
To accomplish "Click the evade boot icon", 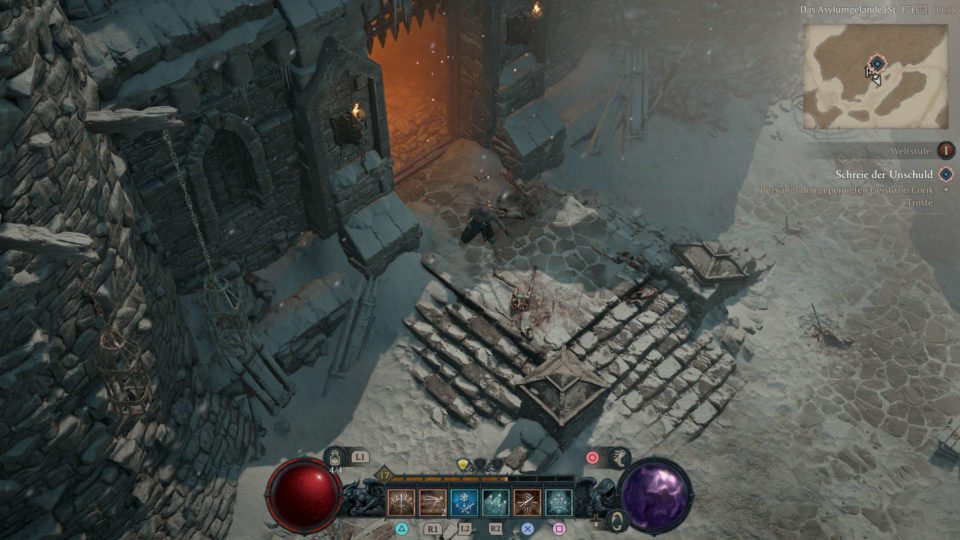I will (621, 458).
